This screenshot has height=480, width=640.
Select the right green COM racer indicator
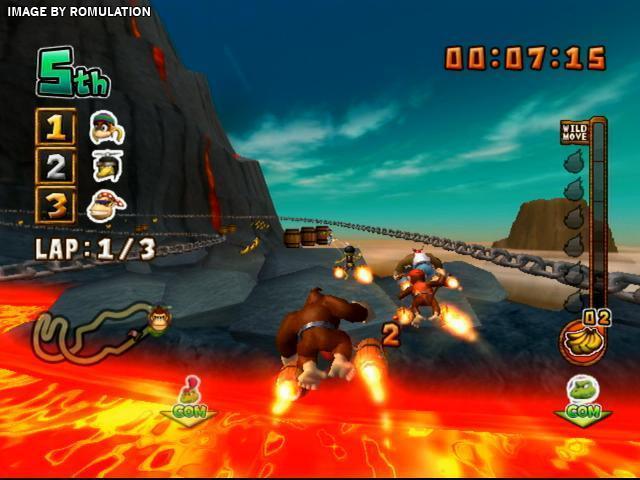(x=581, y=399)
